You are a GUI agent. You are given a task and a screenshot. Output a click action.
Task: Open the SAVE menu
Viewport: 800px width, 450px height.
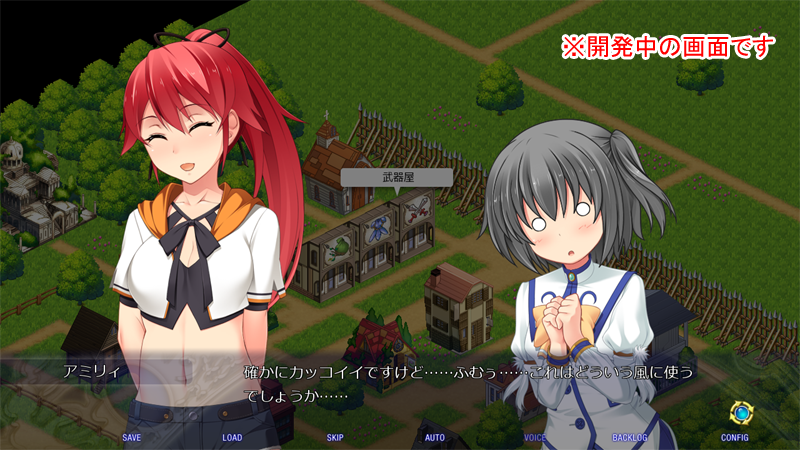coord(132,437)
